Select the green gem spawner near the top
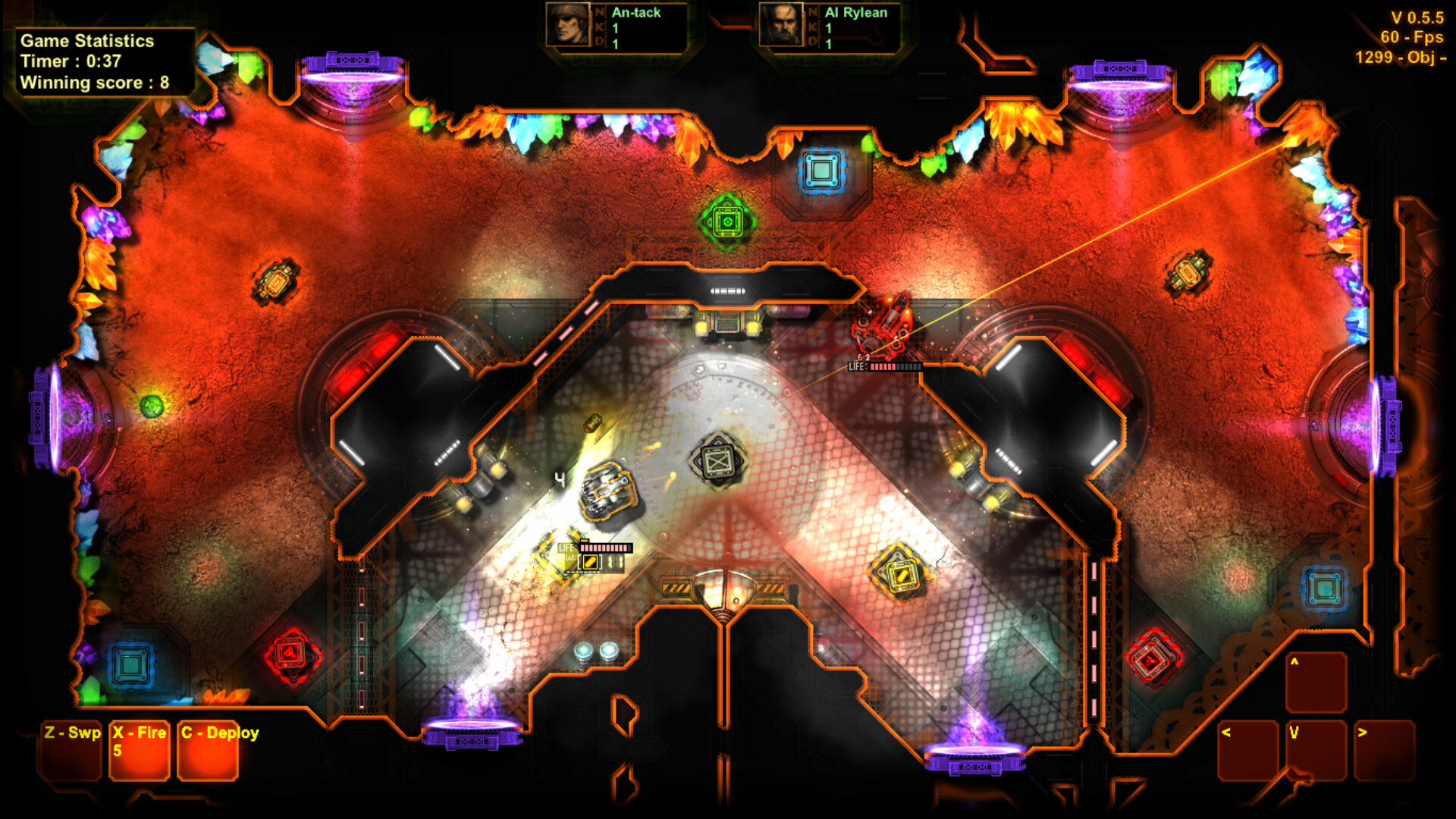 pos(726,220)
